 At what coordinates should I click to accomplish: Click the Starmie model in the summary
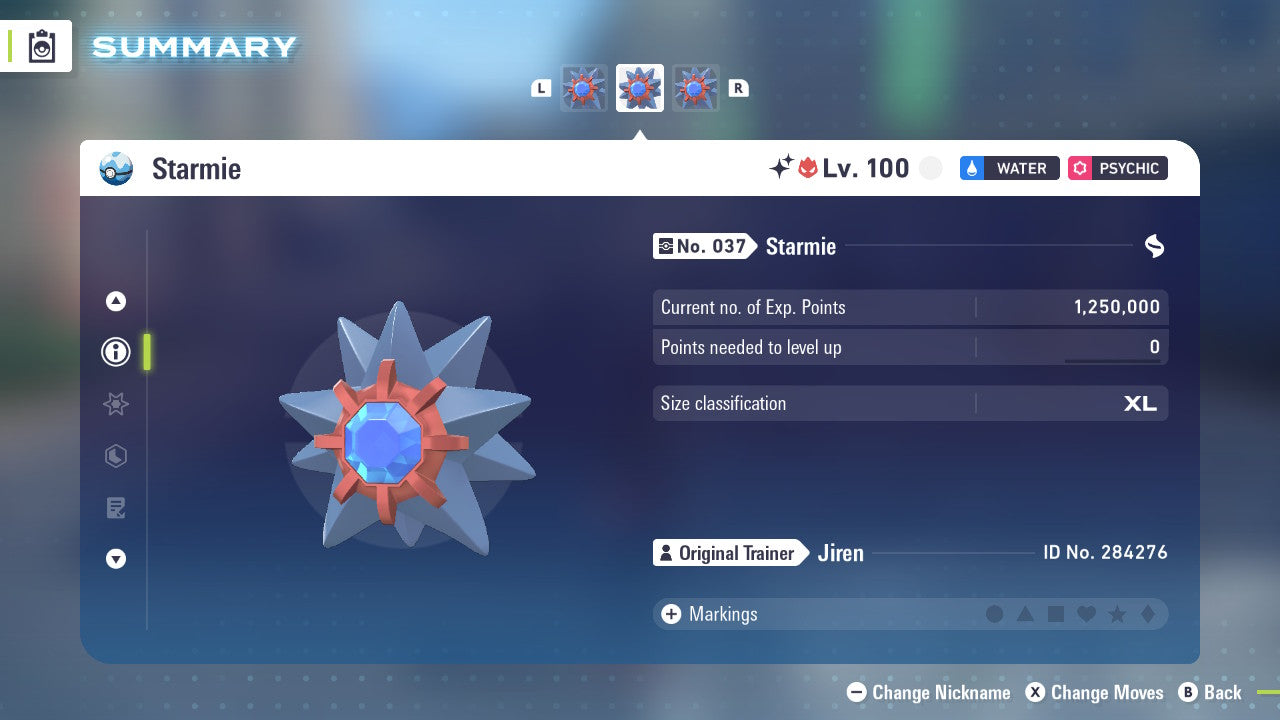coord(410,440)
